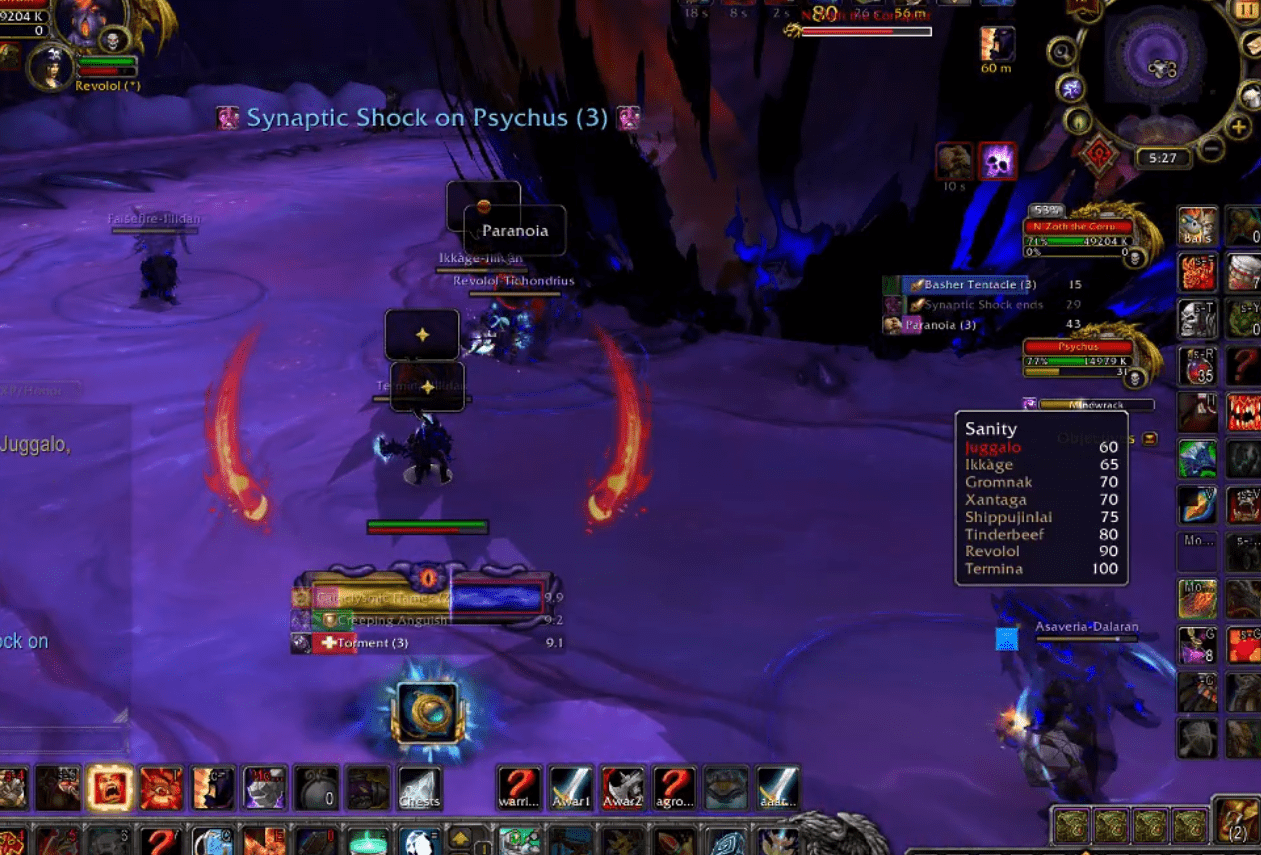Click the purple skull debuff icon

pos(997,162)
